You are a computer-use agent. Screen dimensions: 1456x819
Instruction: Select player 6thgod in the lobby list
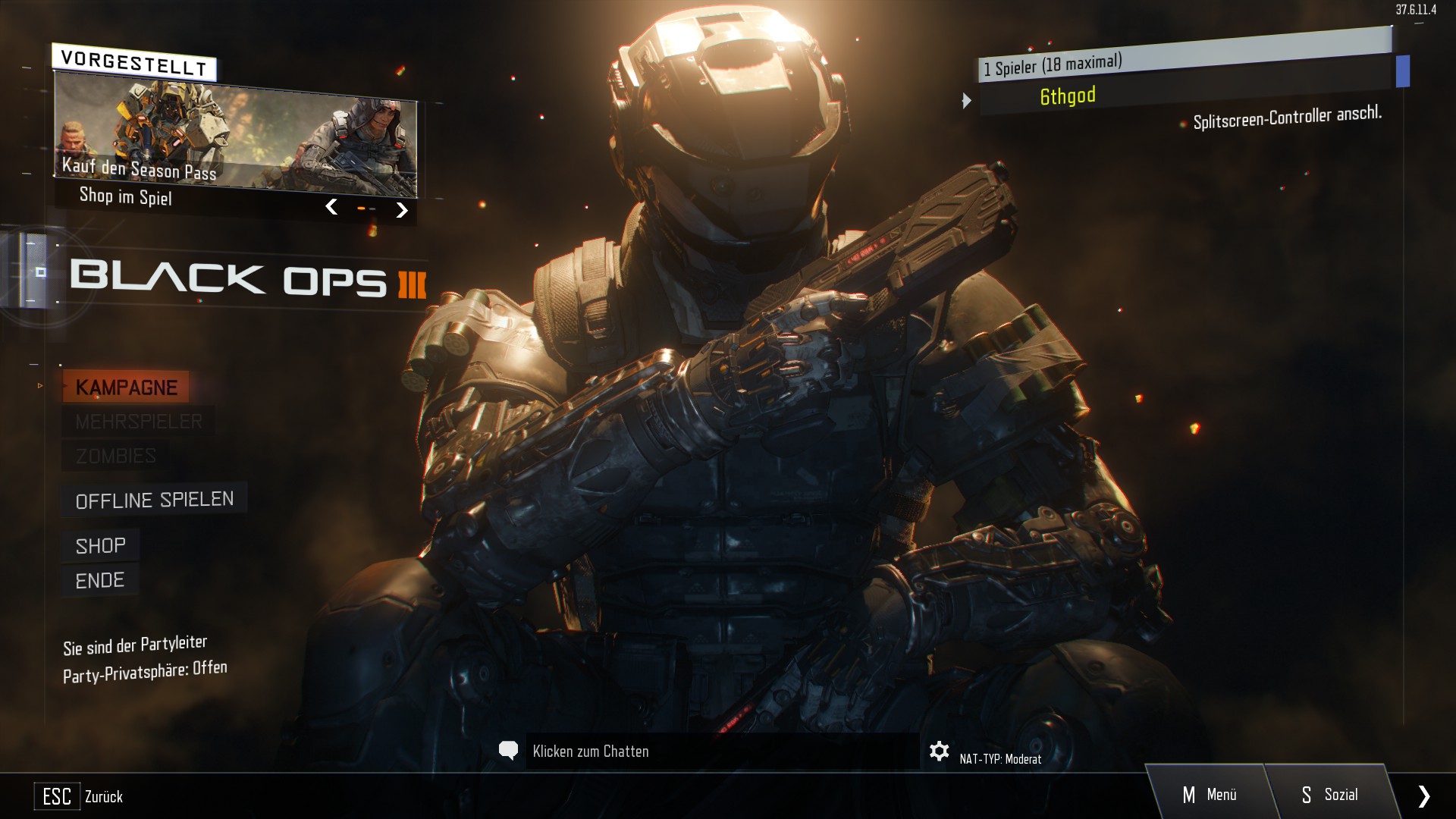tap(1068, 96)
